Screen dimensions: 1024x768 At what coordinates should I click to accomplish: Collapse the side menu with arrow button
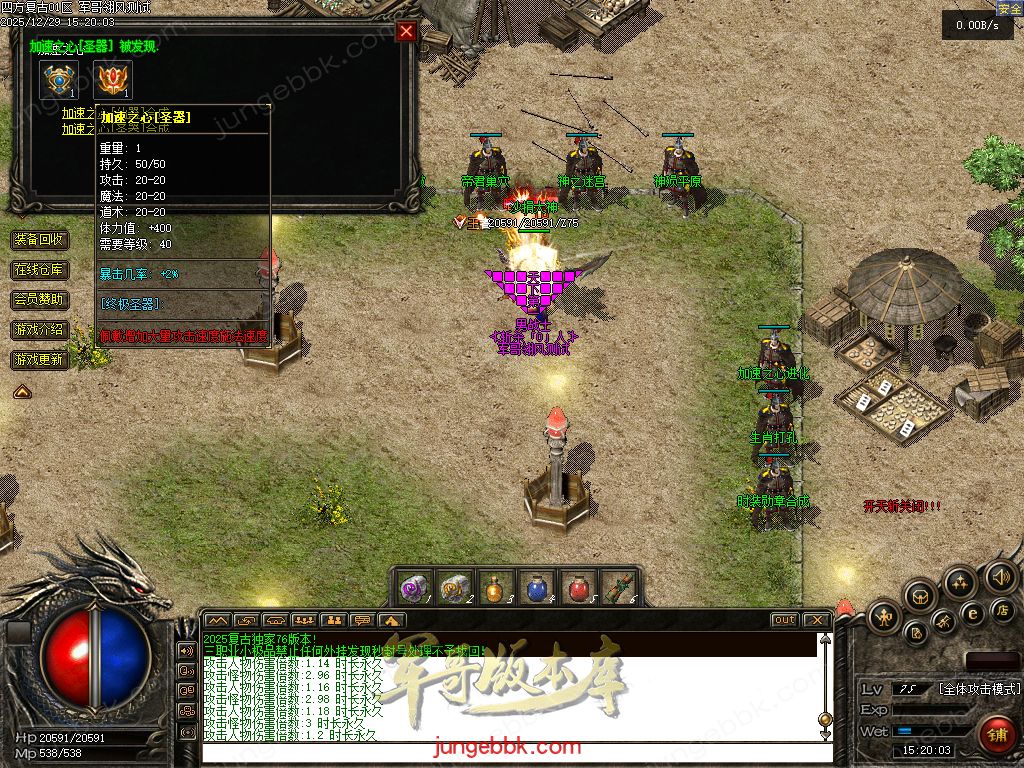(21, 392)
